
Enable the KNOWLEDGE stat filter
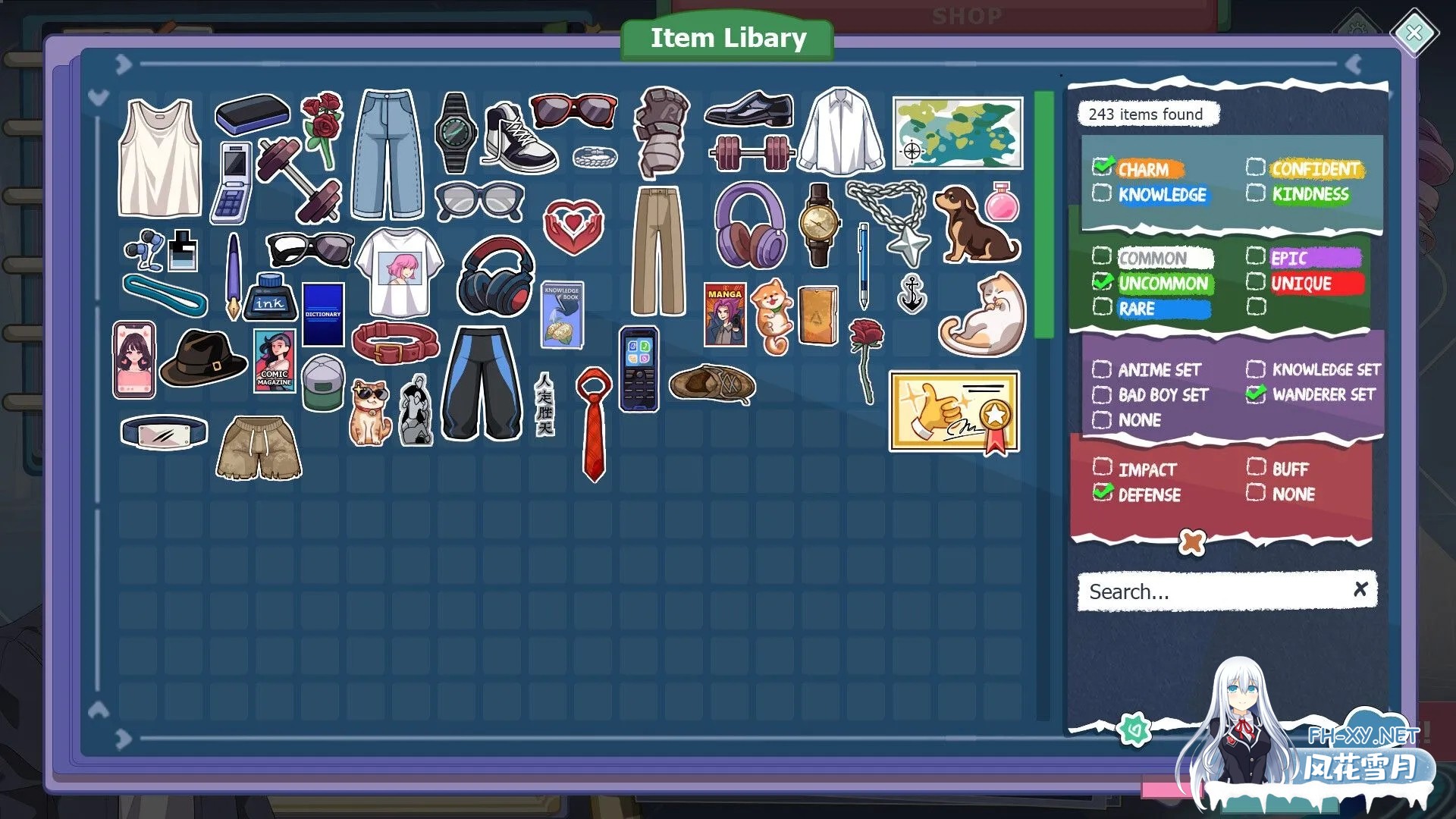pyautogui.click(x=1101, y=194)
